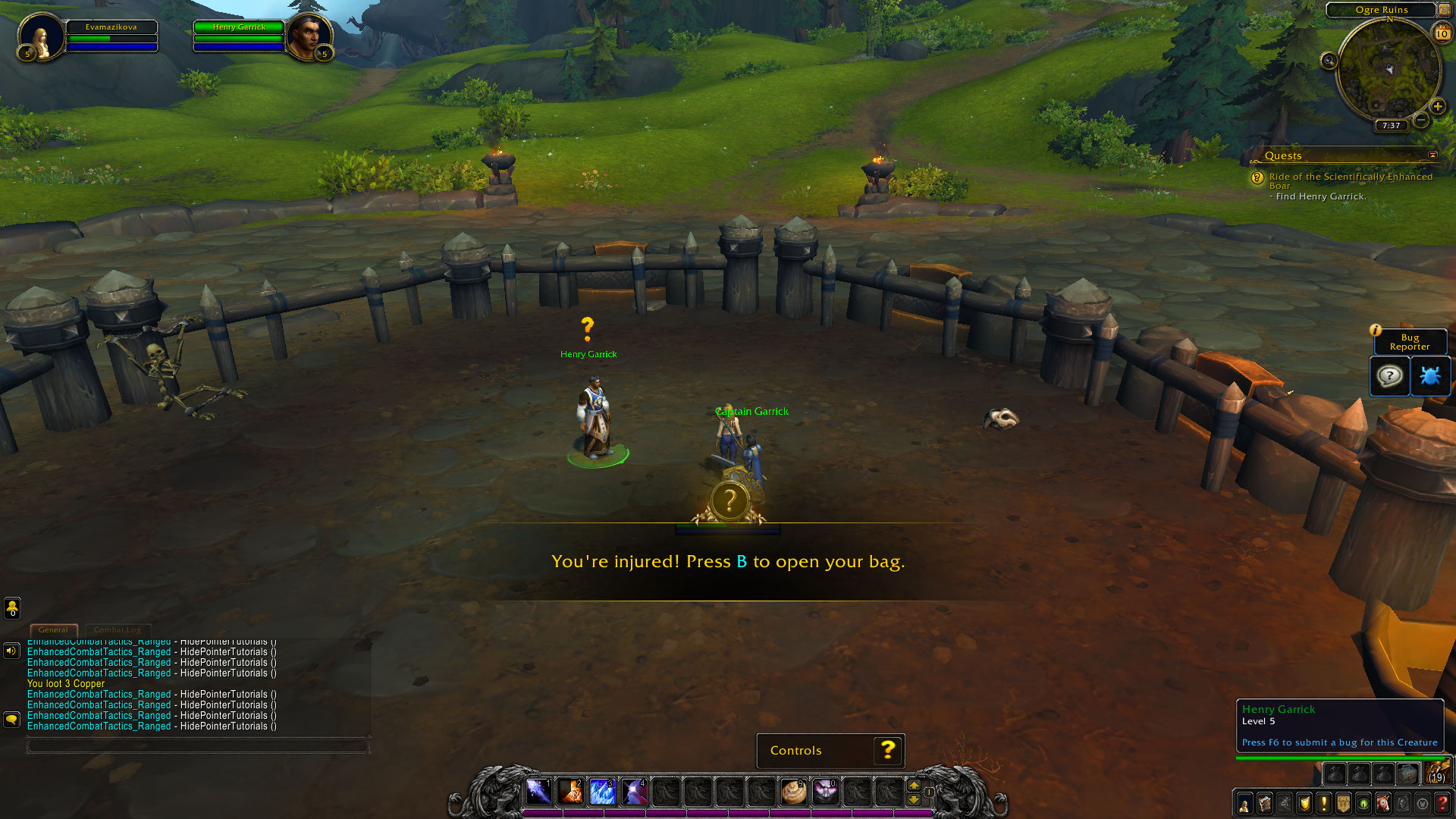
Task: Cast the fire spell in slot 2
Action: (570, 792)
